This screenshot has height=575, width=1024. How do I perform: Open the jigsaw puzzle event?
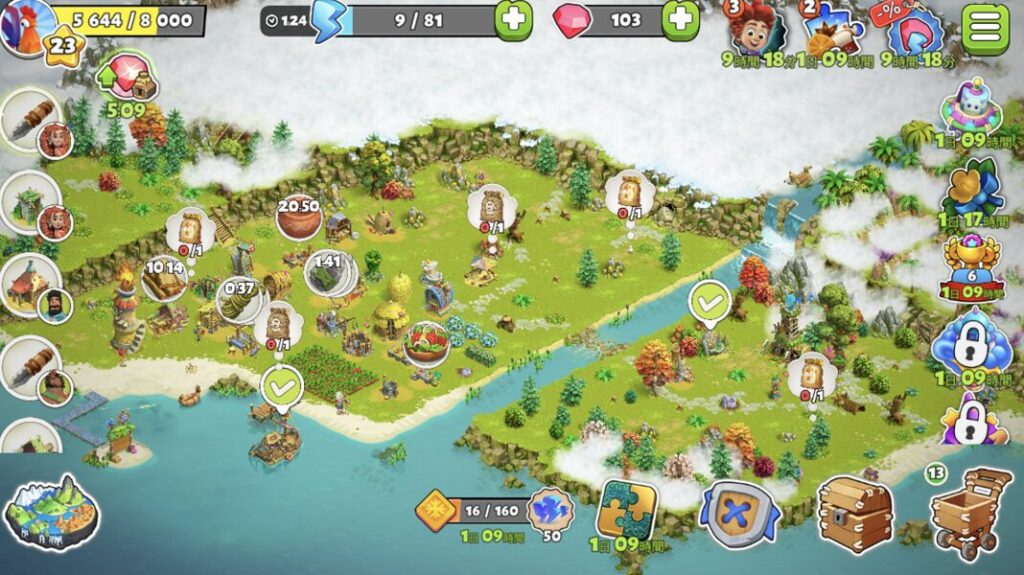[x=627, y=509]
